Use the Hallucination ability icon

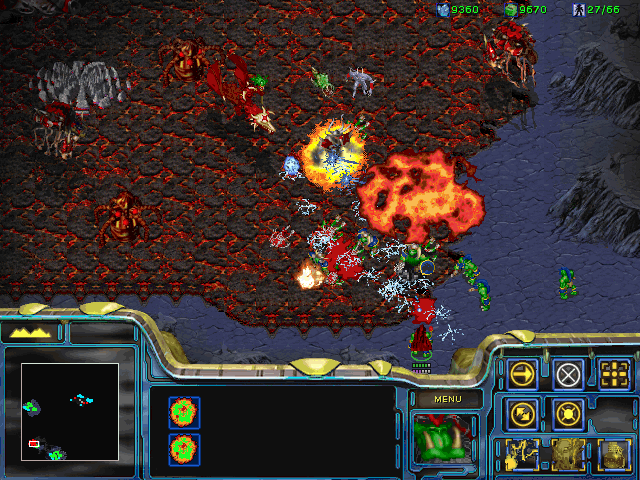pos(569,453)
